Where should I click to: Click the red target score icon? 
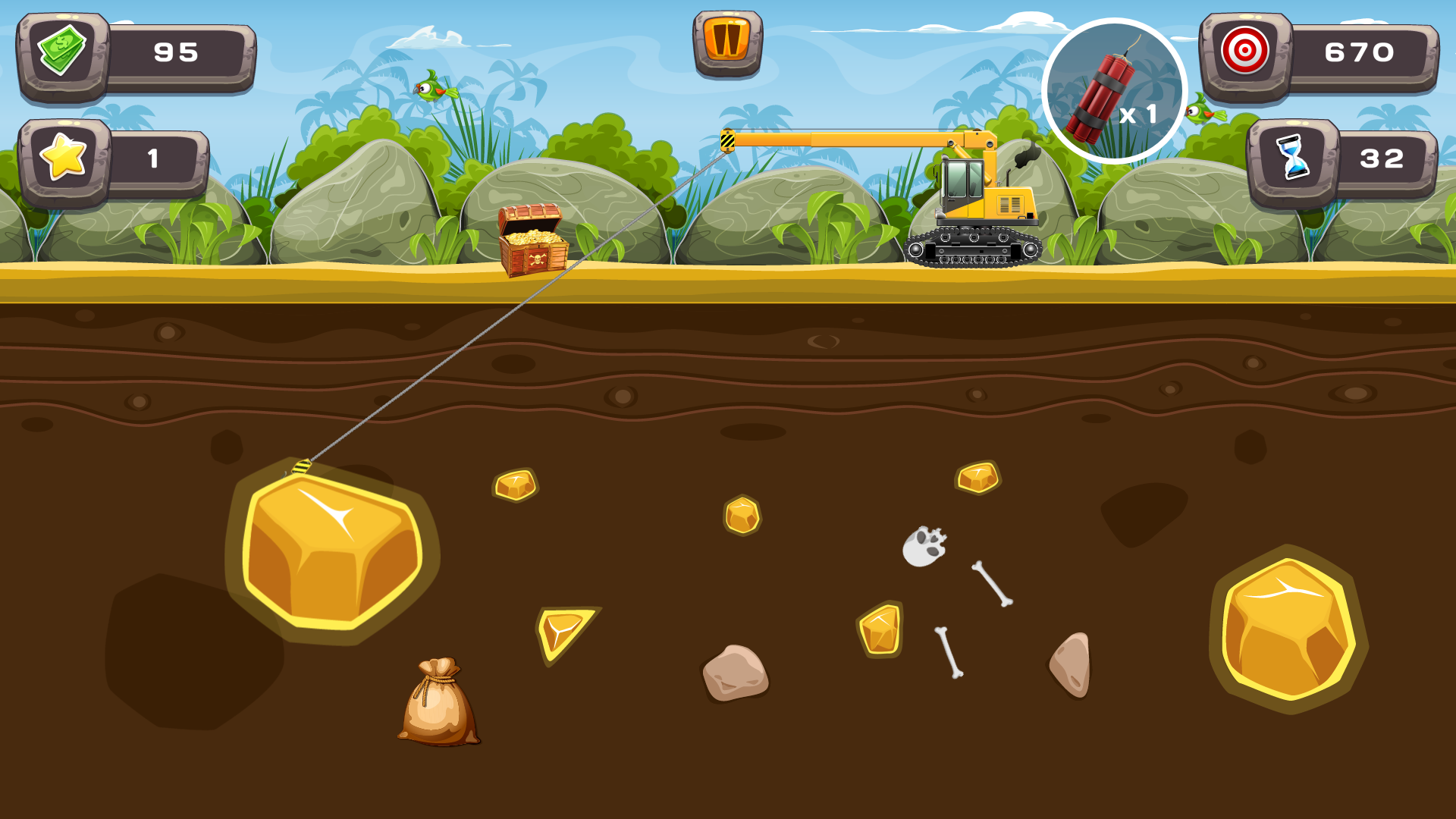1246,53
